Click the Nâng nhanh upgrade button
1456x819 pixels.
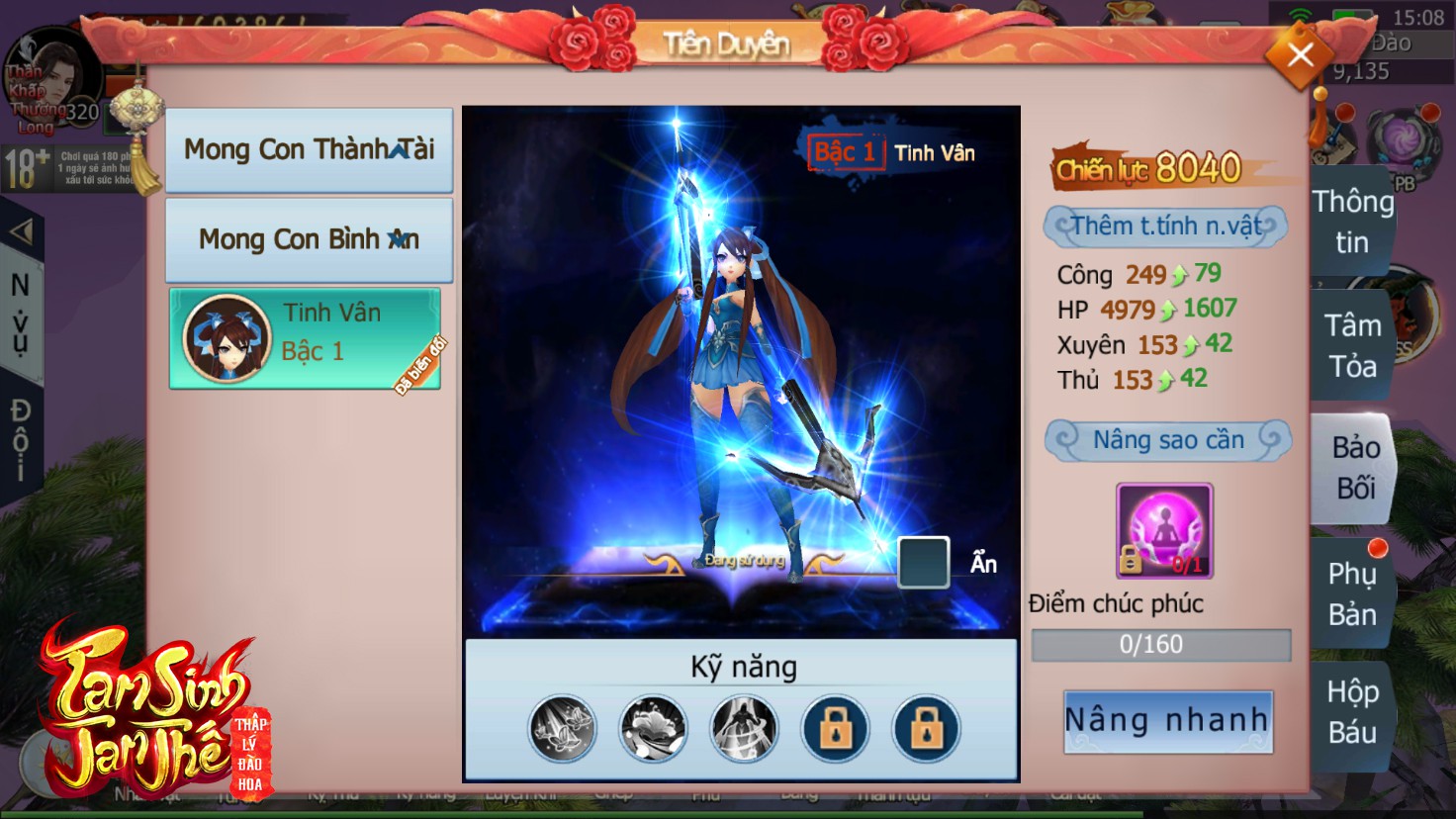click(1167, 721)
